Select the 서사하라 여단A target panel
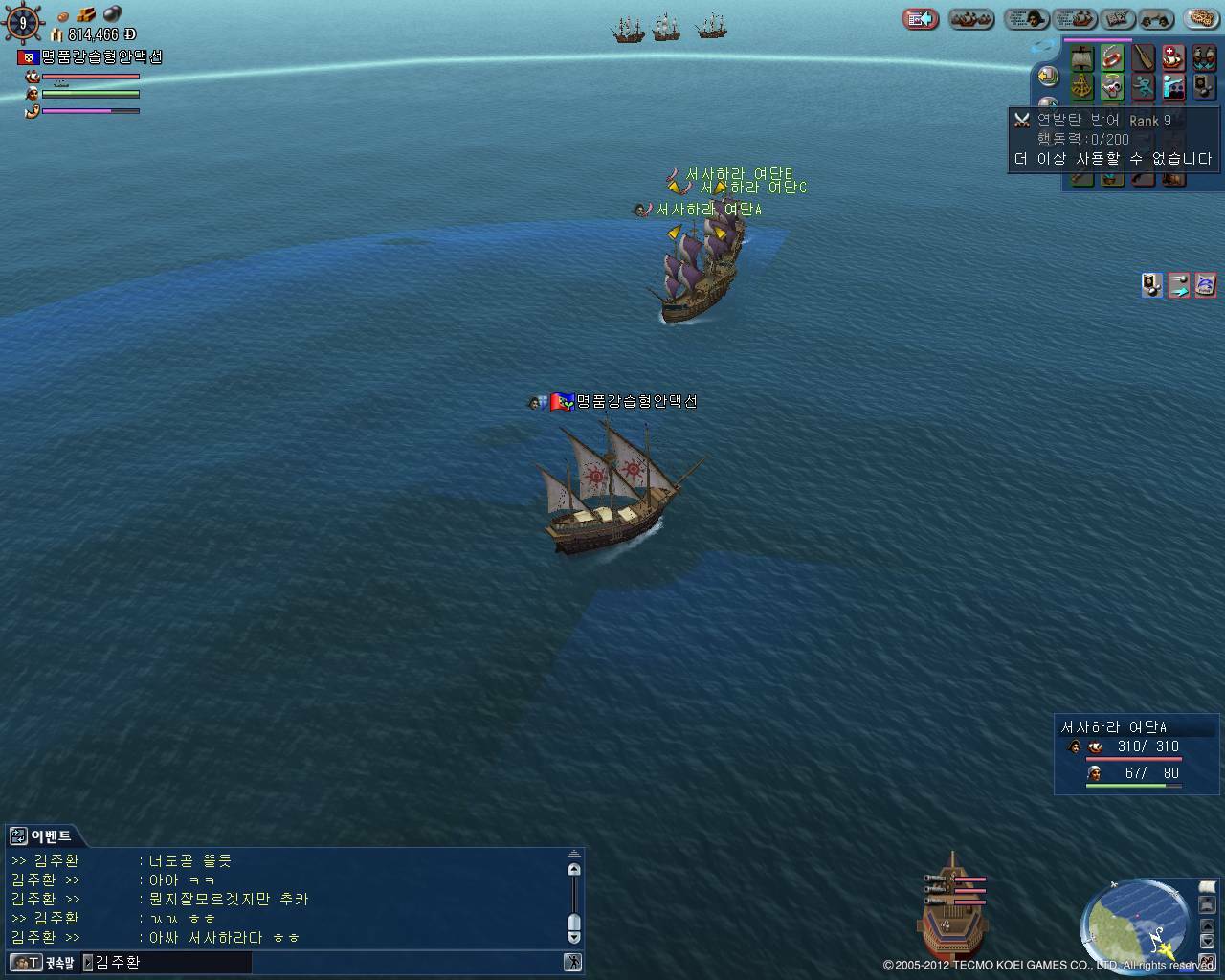Image resolution: width=1225 pixels, height=980 pixels. click(1137, 754)
